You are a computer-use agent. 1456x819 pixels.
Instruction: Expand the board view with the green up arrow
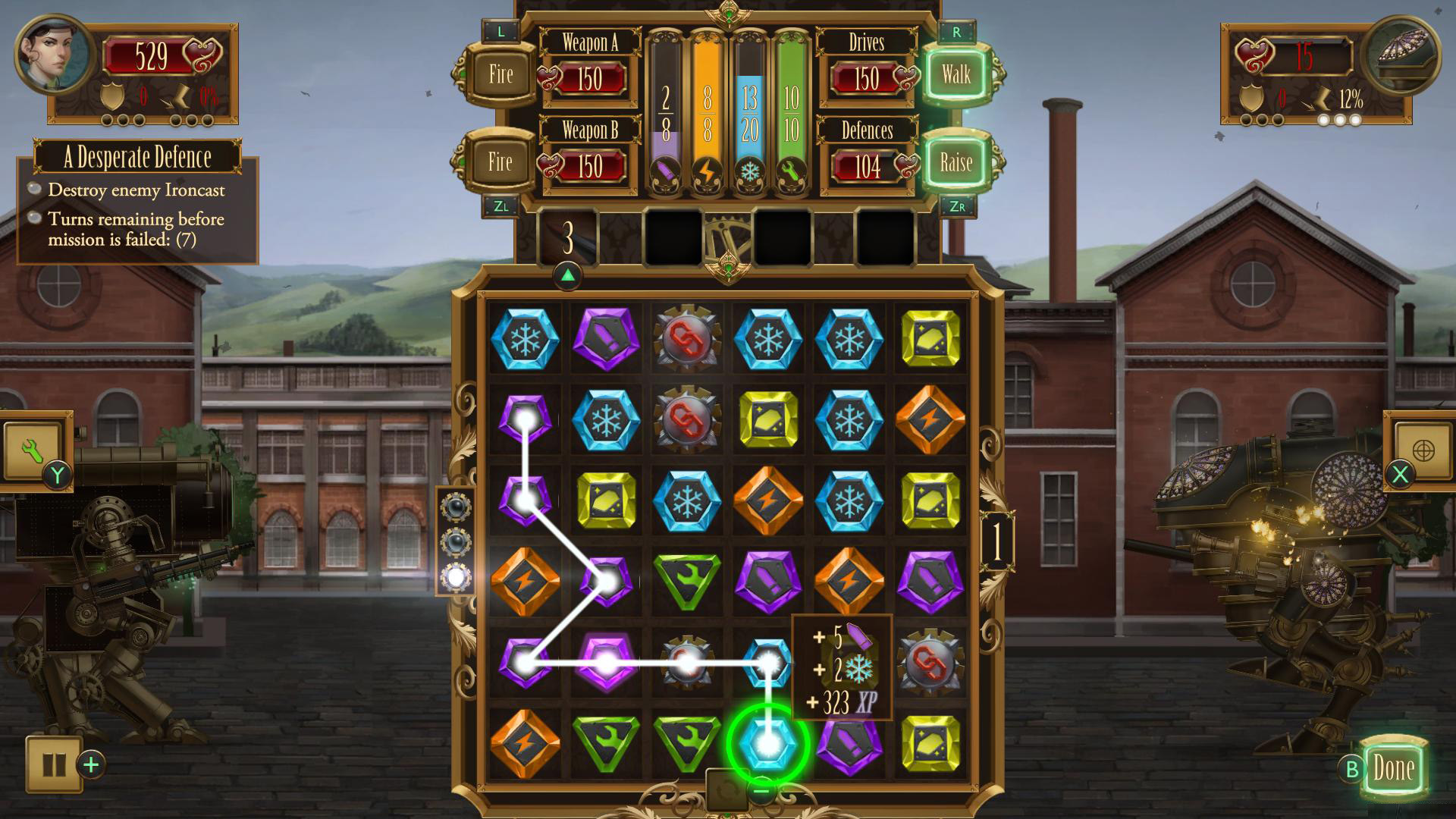click(568, 275)
